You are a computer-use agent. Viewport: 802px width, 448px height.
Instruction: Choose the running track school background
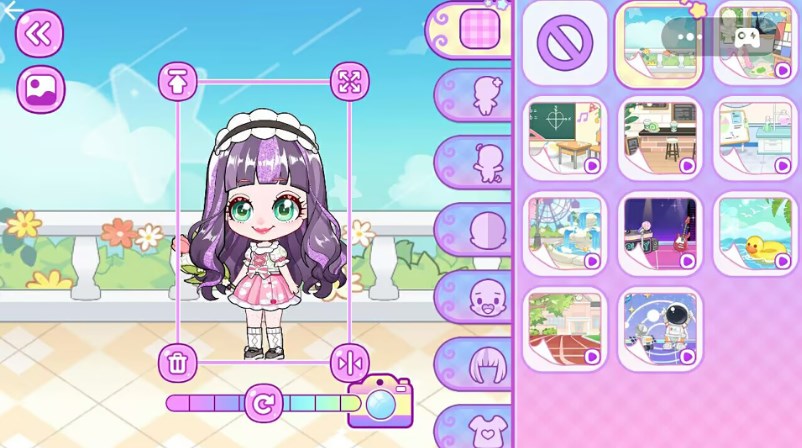pos(565,329)
